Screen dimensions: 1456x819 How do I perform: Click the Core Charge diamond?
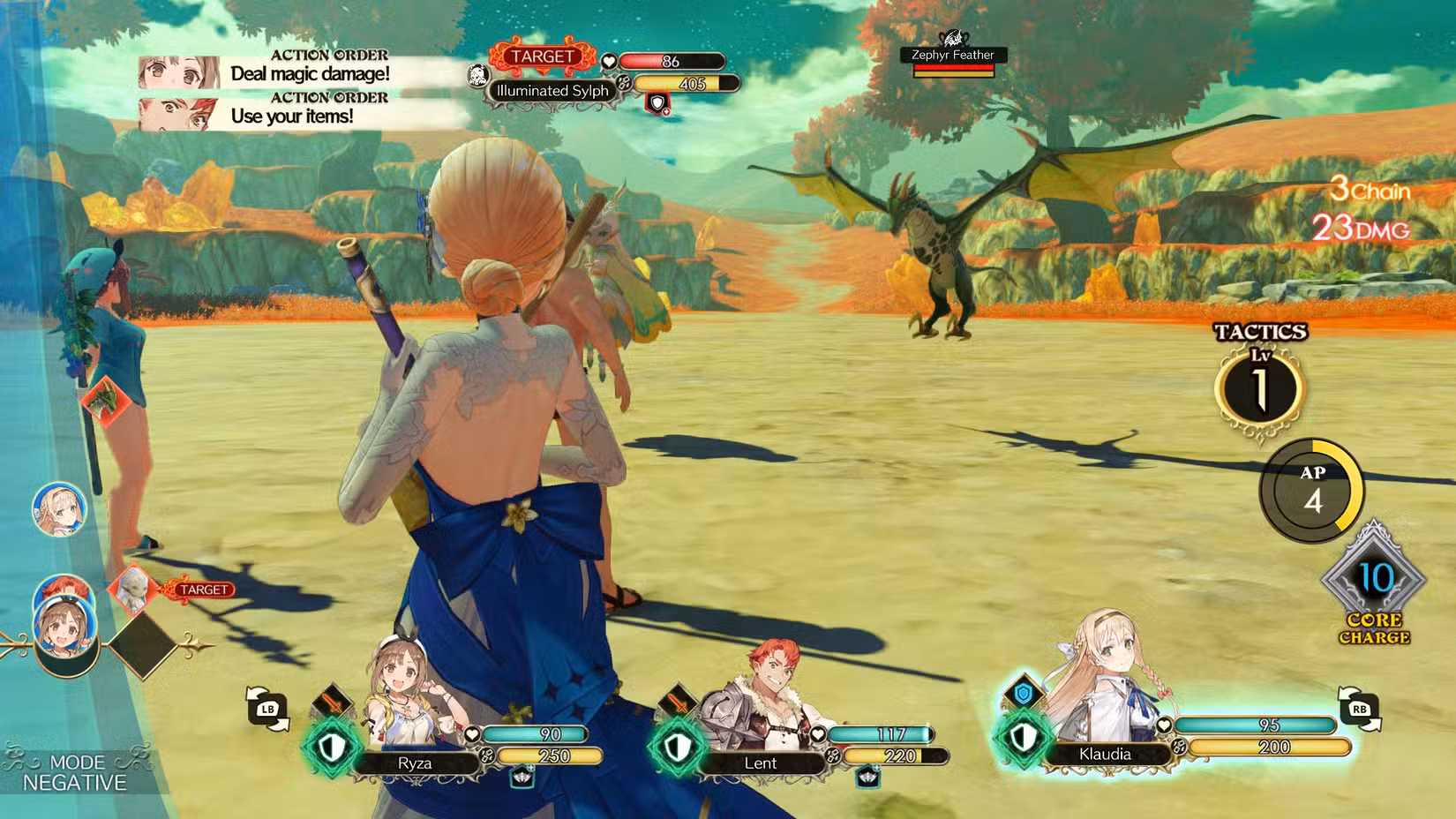click(x=1374, y=579)
